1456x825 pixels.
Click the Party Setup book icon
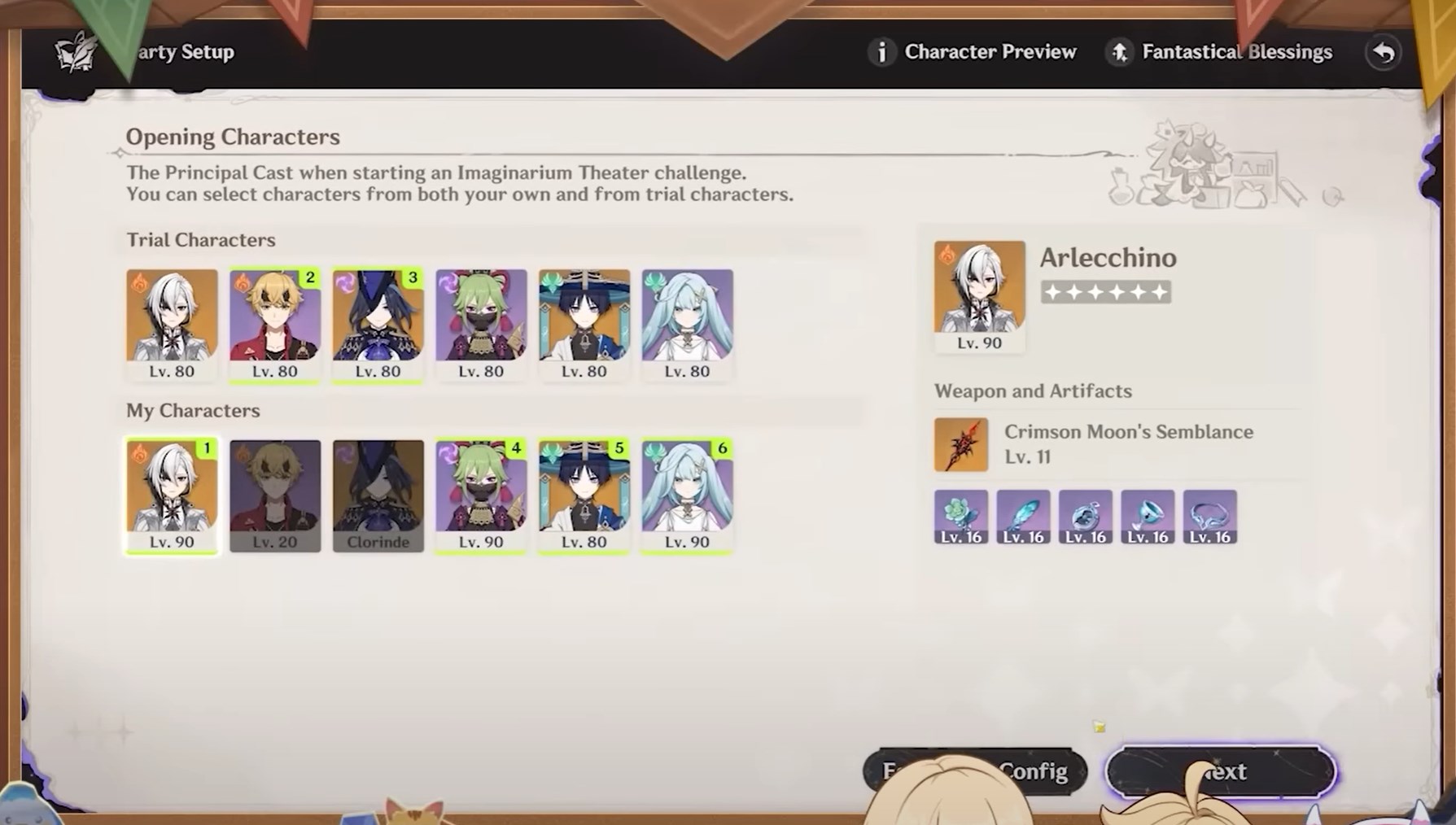[x=76, y=51]
